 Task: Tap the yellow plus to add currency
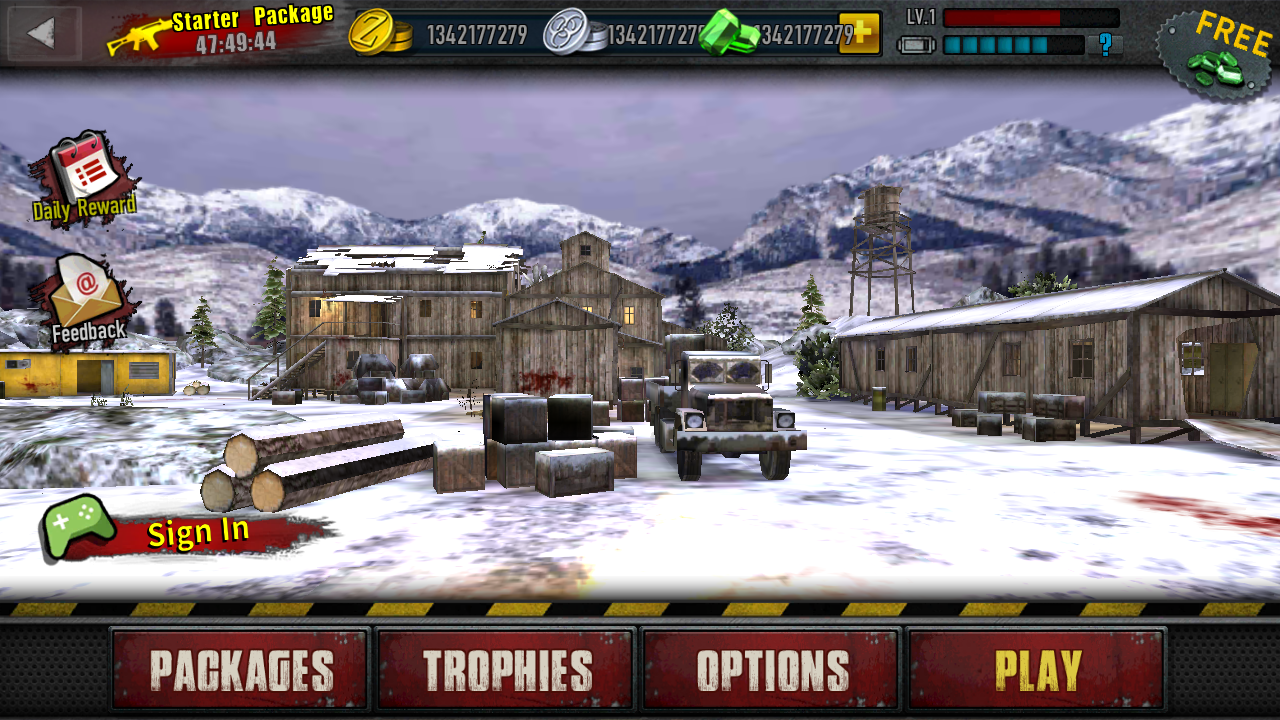(x=859, y=33)
